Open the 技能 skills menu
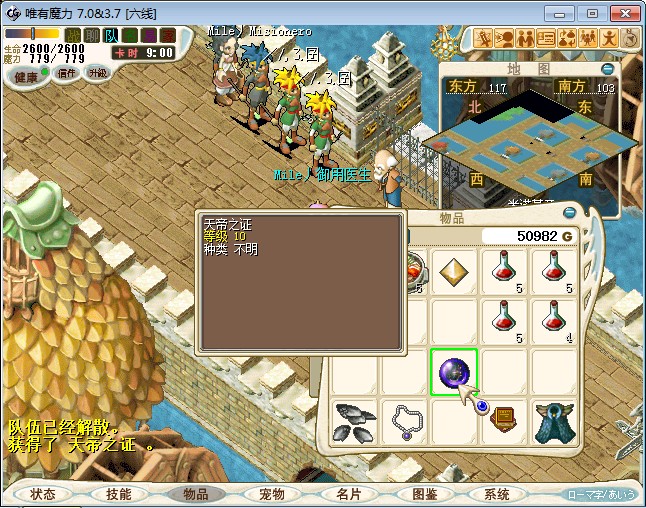Viewport: 646px width, 508px height. pos(119,494)
